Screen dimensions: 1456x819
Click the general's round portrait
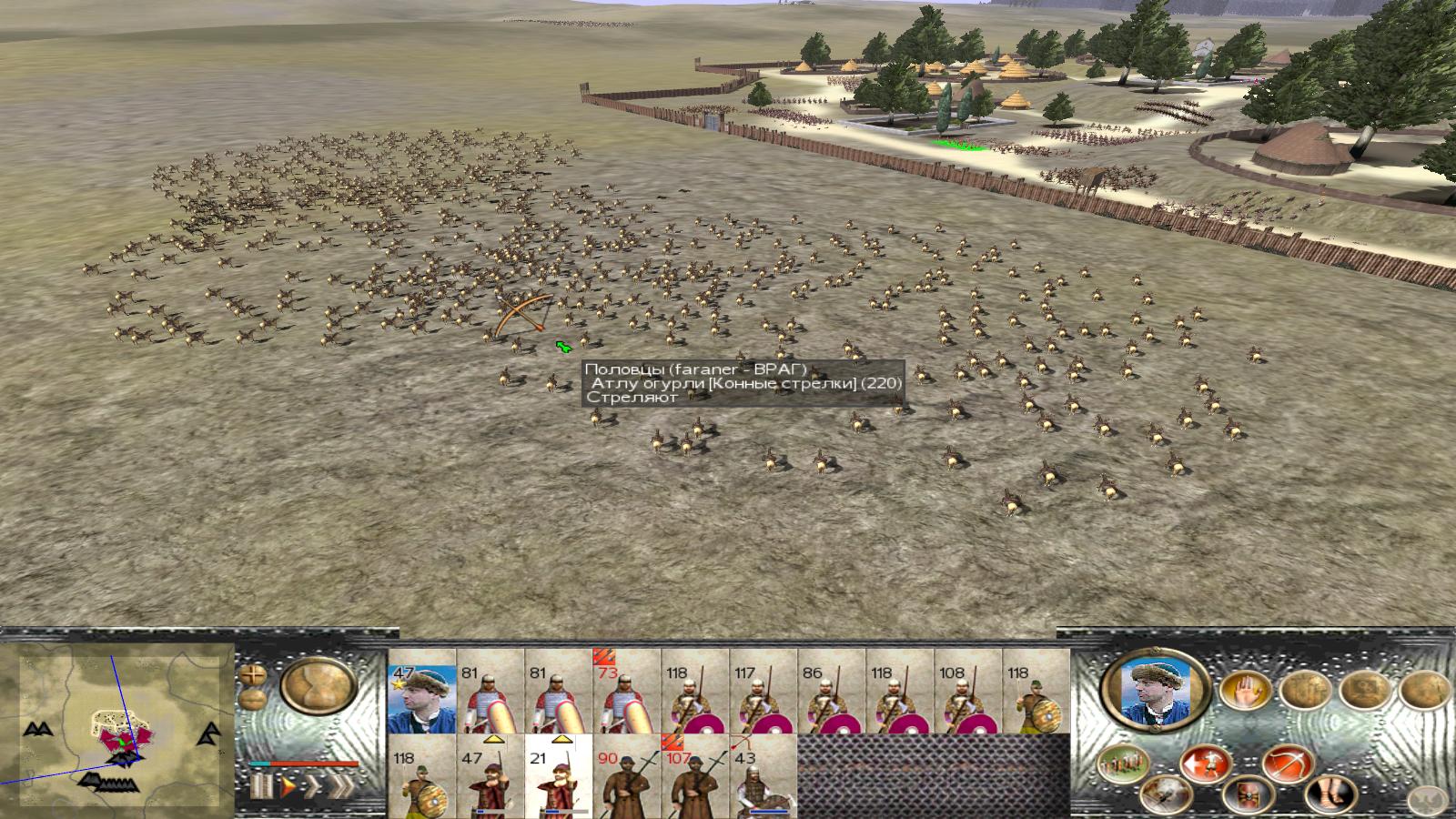pyautogui.click(x=1155, y=688)
